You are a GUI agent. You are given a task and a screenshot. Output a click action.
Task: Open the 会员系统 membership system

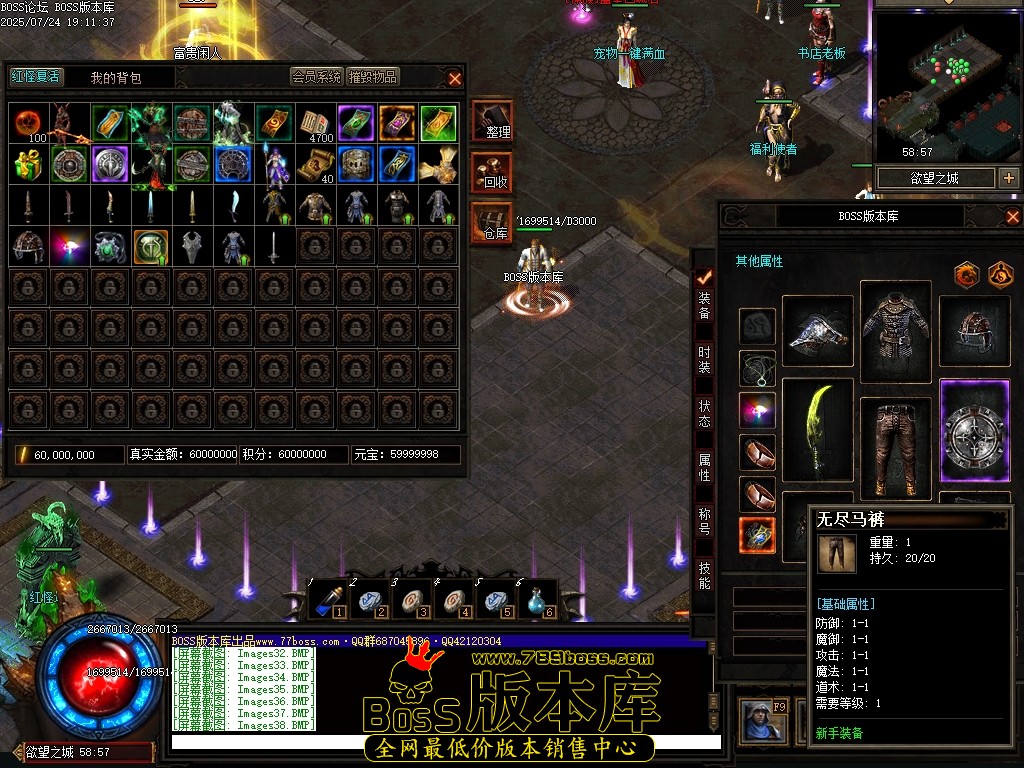(x=317, y=77)
